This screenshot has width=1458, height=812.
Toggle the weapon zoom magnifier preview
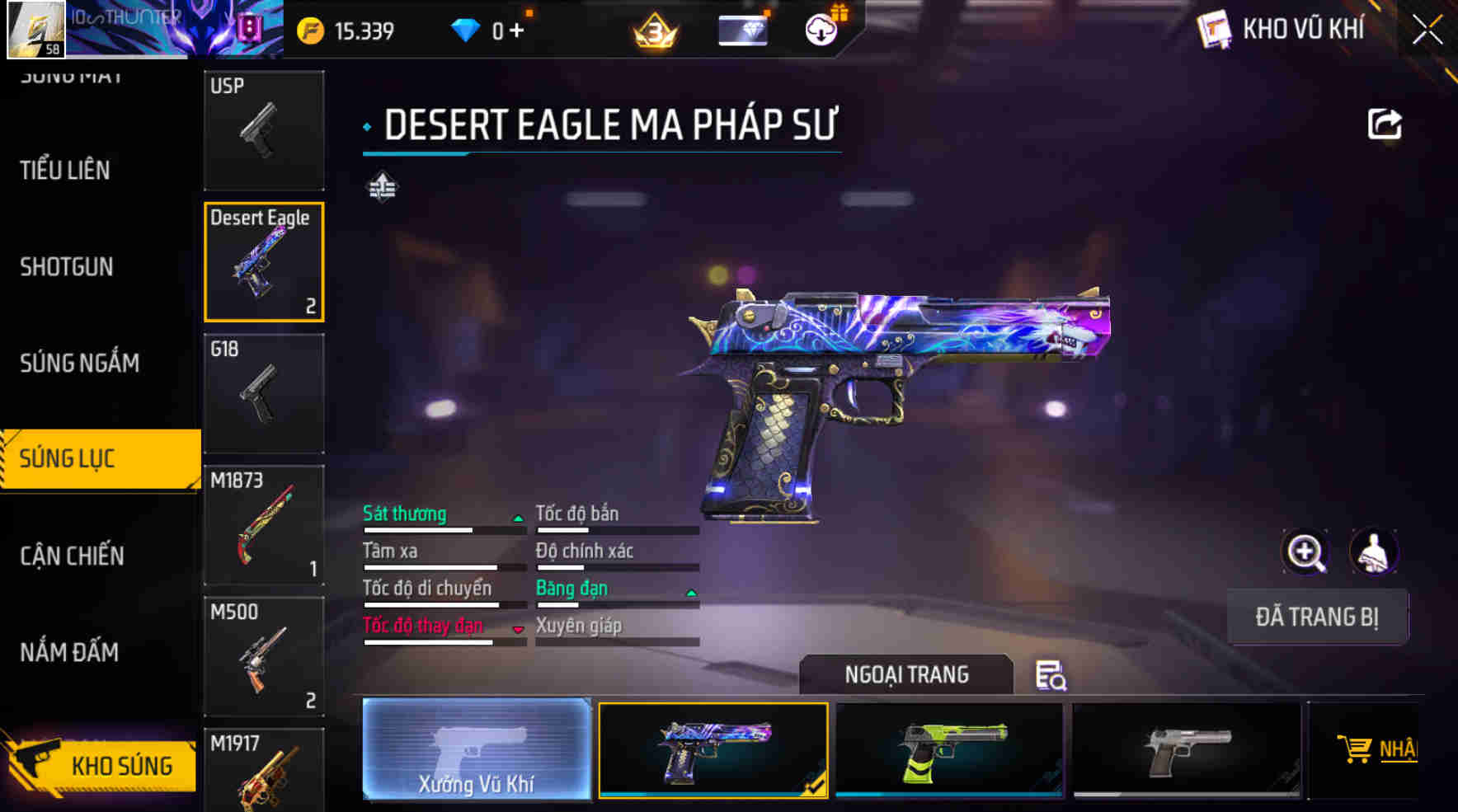1305,552
